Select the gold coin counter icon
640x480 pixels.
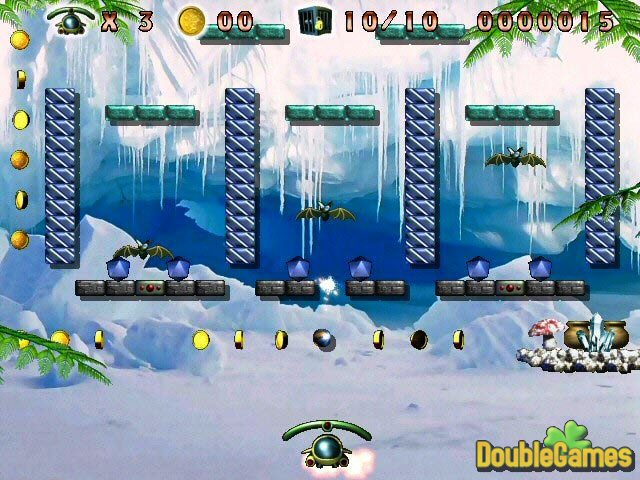tap(190, 20)
